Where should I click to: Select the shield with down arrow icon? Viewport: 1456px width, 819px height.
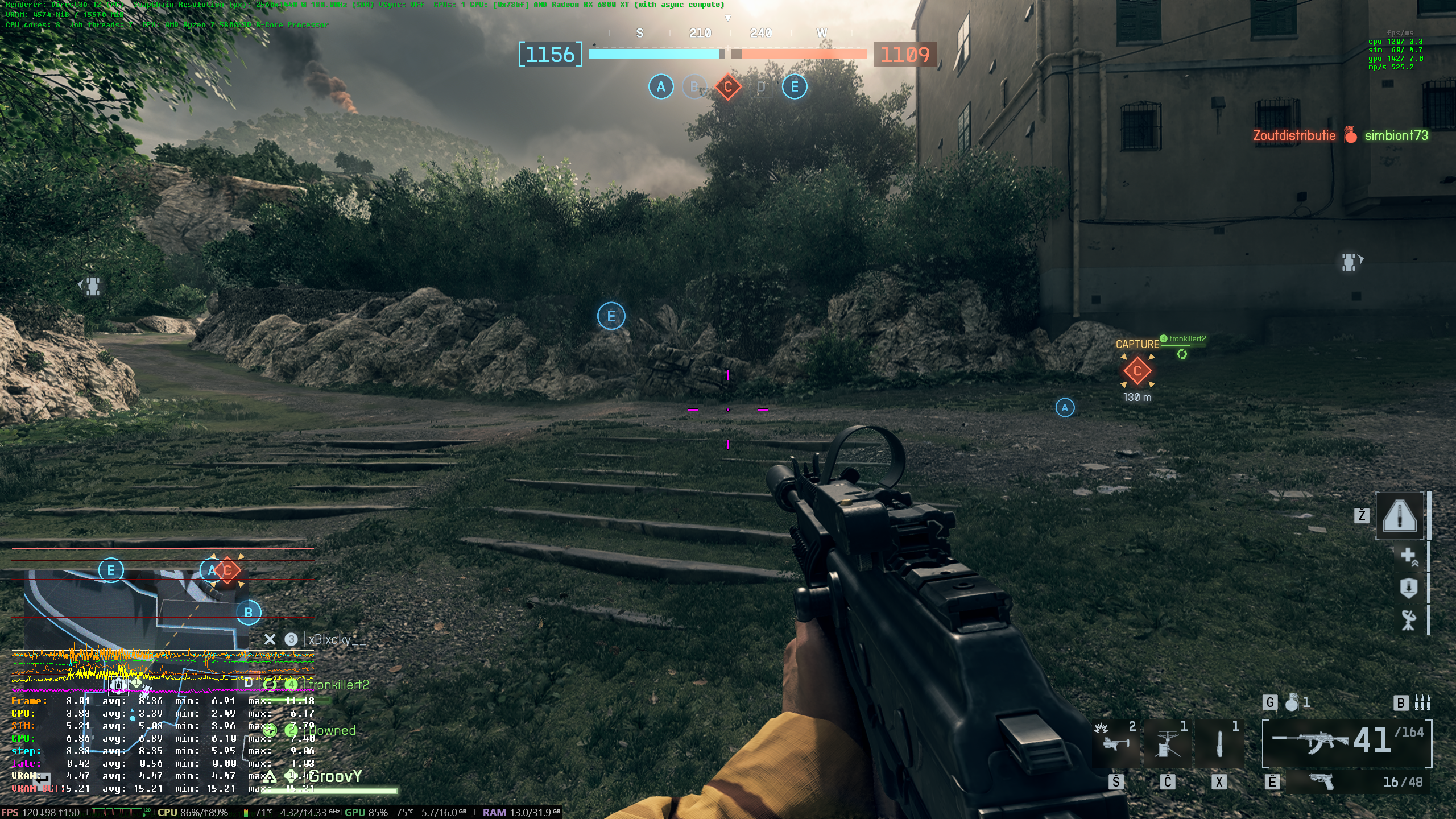pos(1408,588)
